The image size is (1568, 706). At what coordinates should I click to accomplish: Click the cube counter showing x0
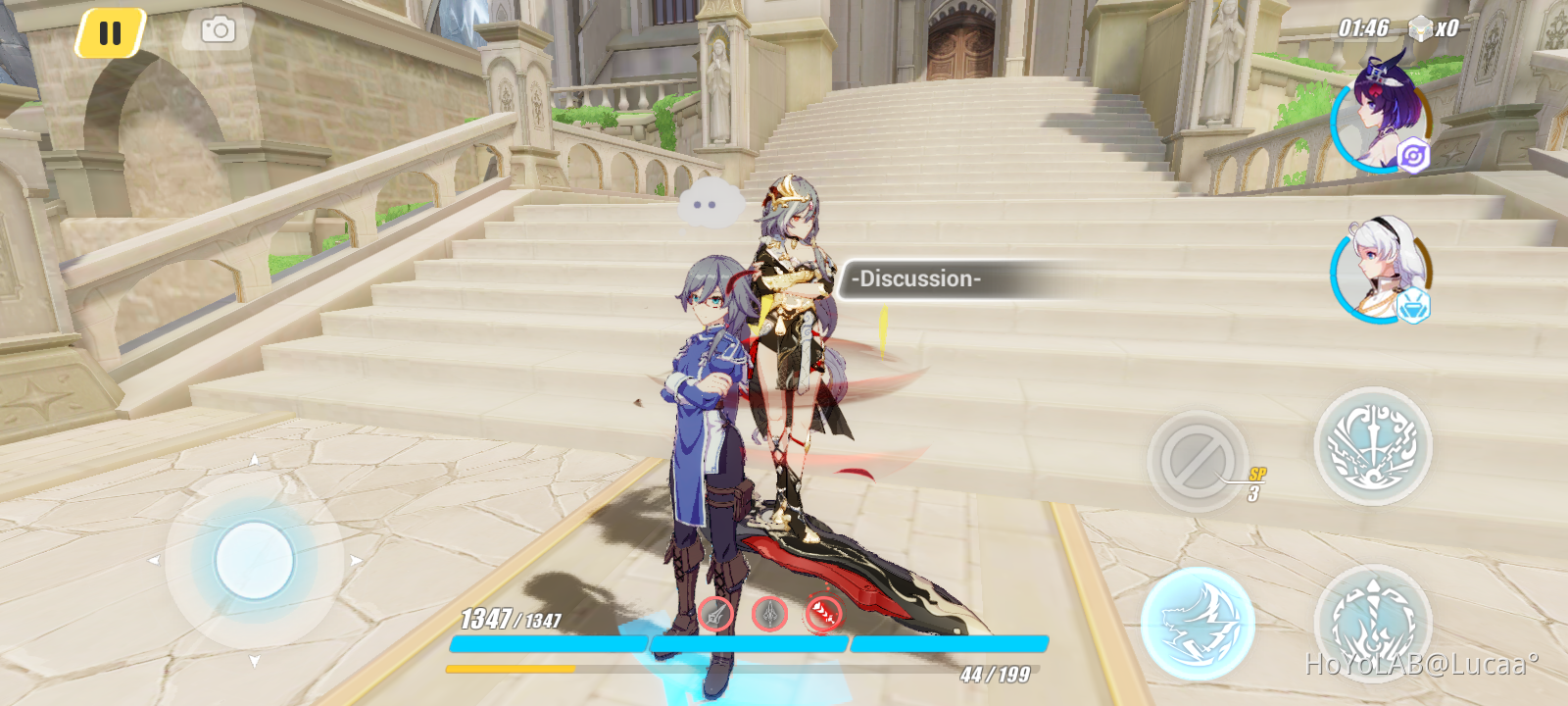coord(1436,27)
